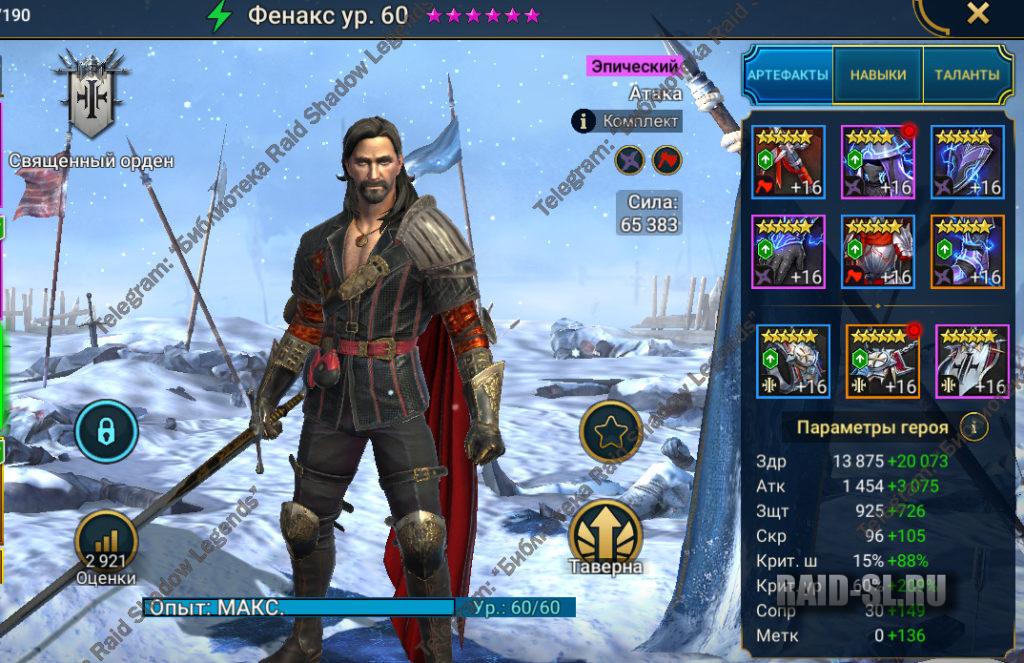The image size is (1024, 663).
Task: Open hero parameters info icon
Action: [974, 427]
